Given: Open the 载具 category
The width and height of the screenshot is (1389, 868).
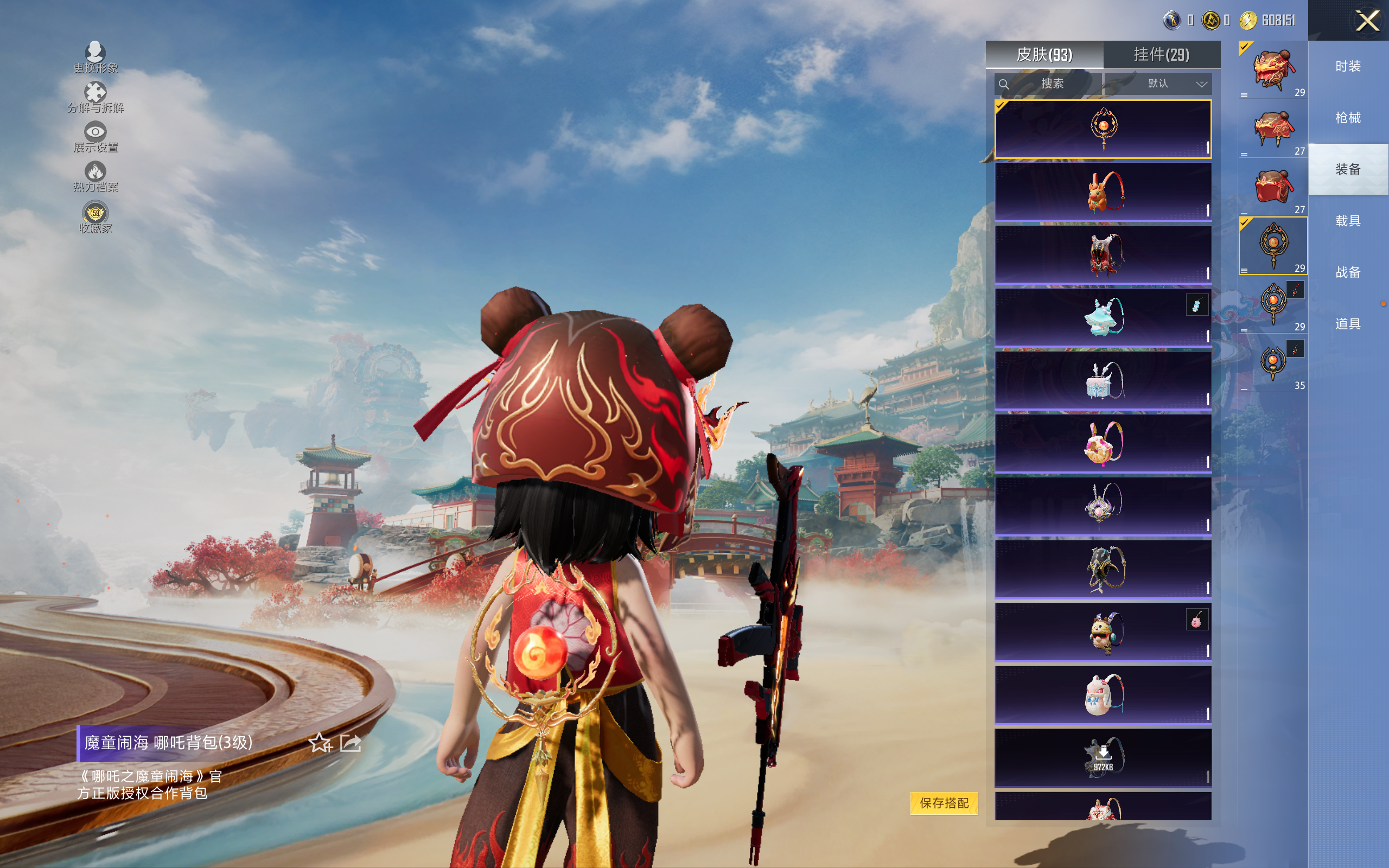Looking at the screenshot, I should [x=1348, y=221].
